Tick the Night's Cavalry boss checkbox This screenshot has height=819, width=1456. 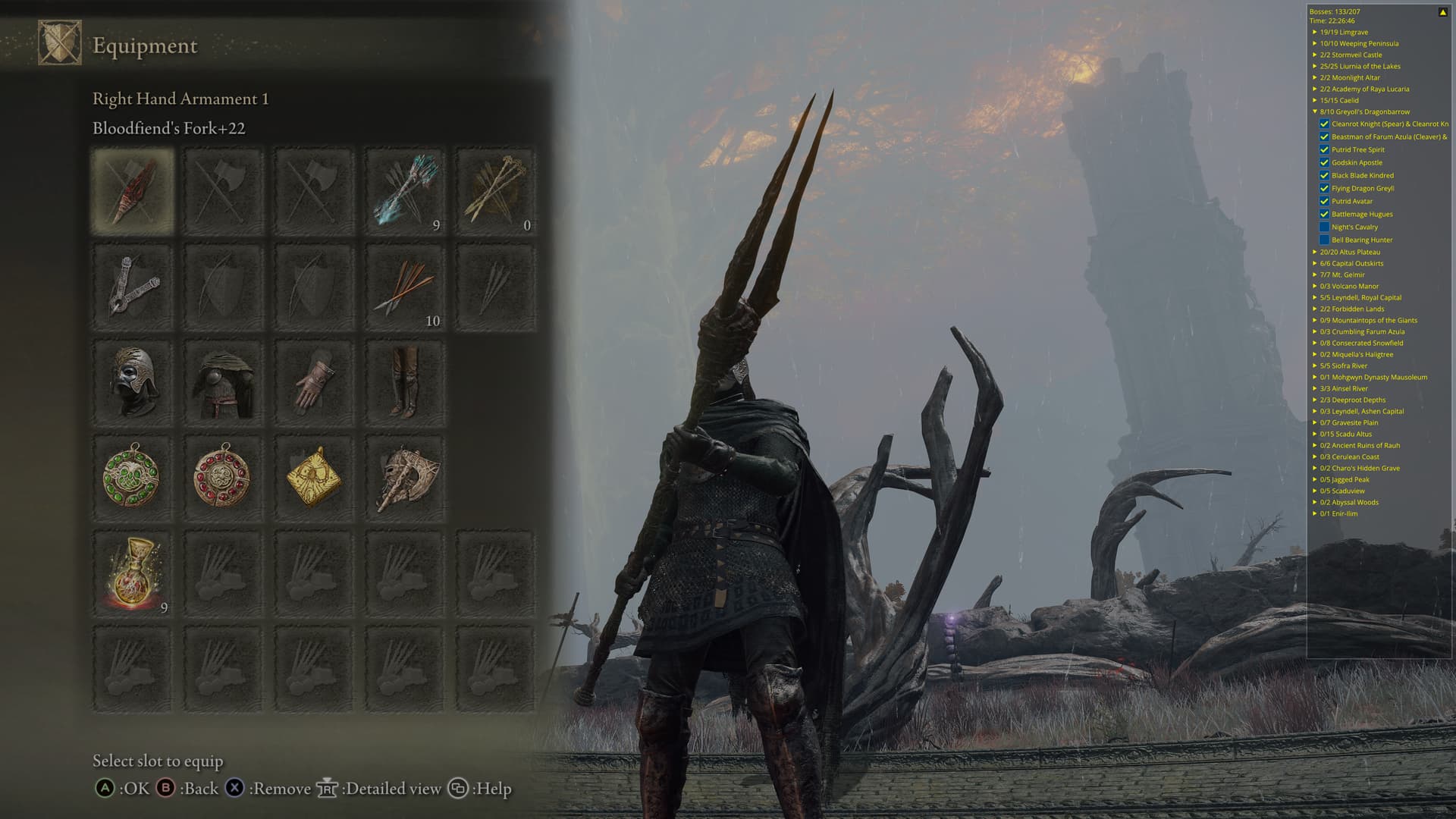click(1324, 227)
